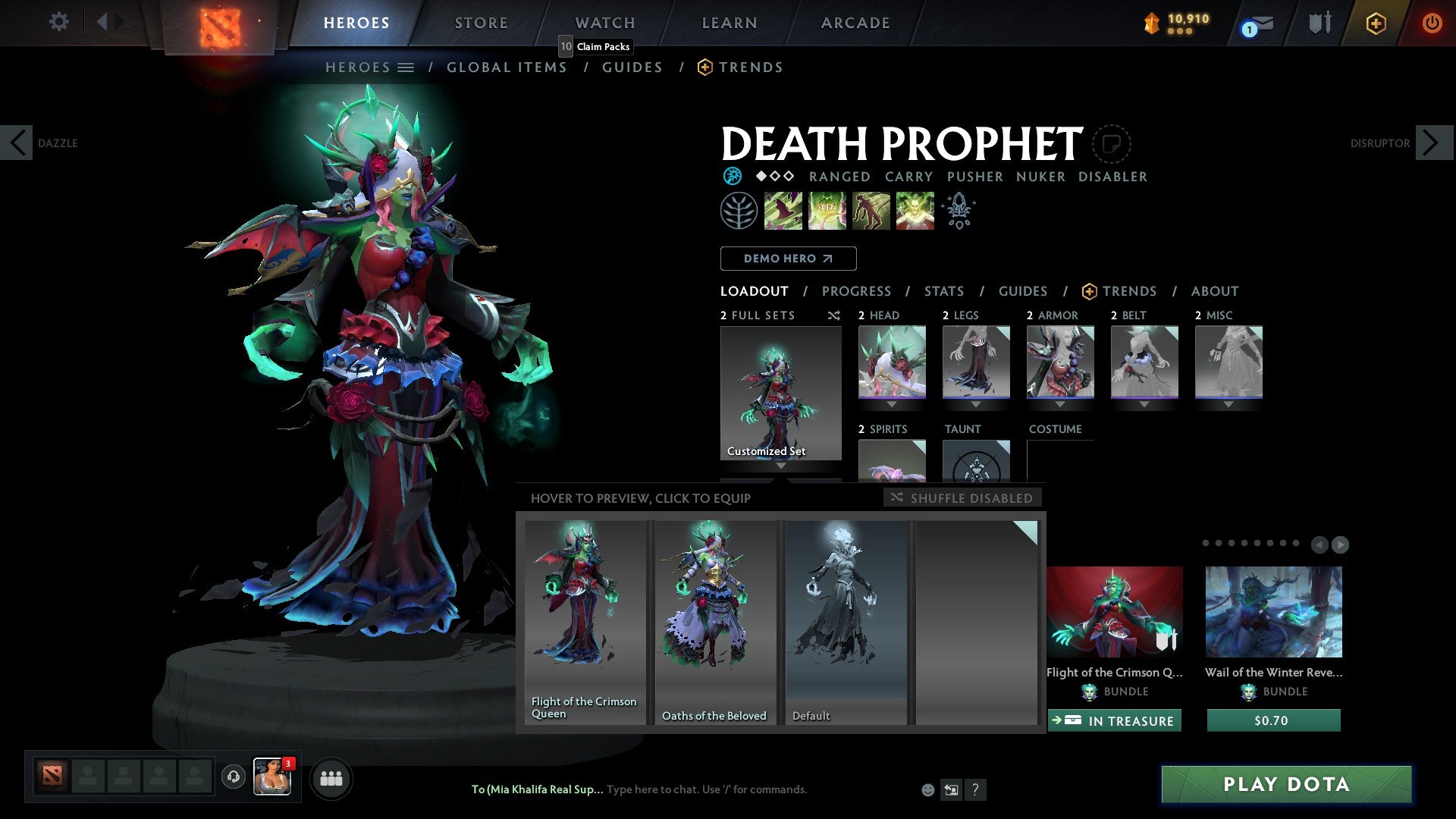Expand the LEGS item slot dropdown
The height and width of the screenshot is (819, 1456).
pyautogui.click(x=977, y=404)
